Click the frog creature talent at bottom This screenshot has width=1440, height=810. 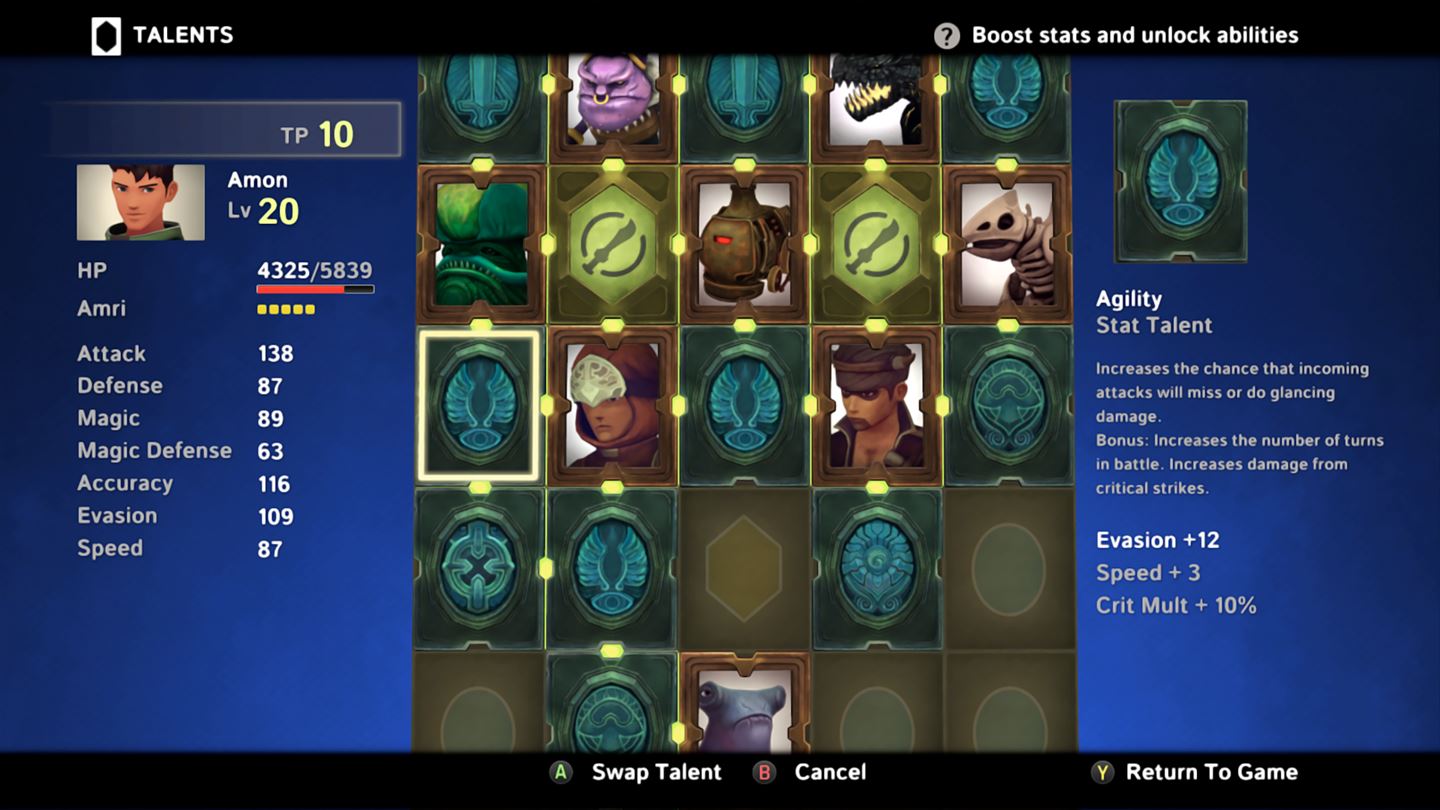(x=744, y=710)
